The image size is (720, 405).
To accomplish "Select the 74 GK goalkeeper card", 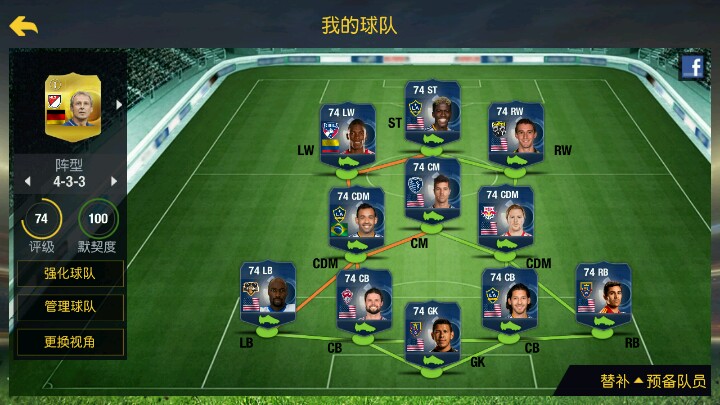I will (x=432, y=335).
